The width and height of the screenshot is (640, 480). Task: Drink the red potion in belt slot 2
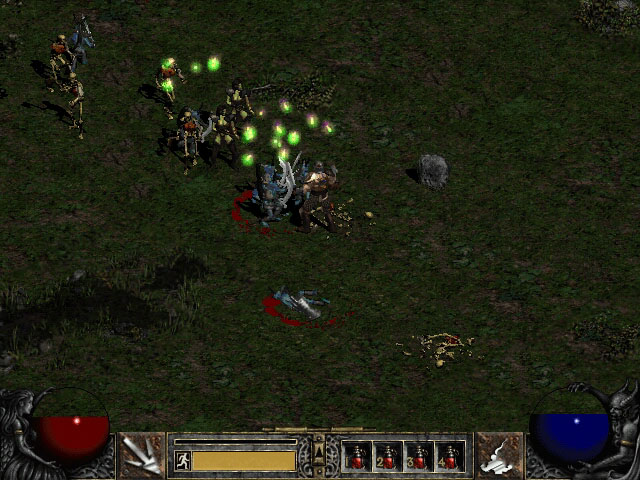coord(388,457)
